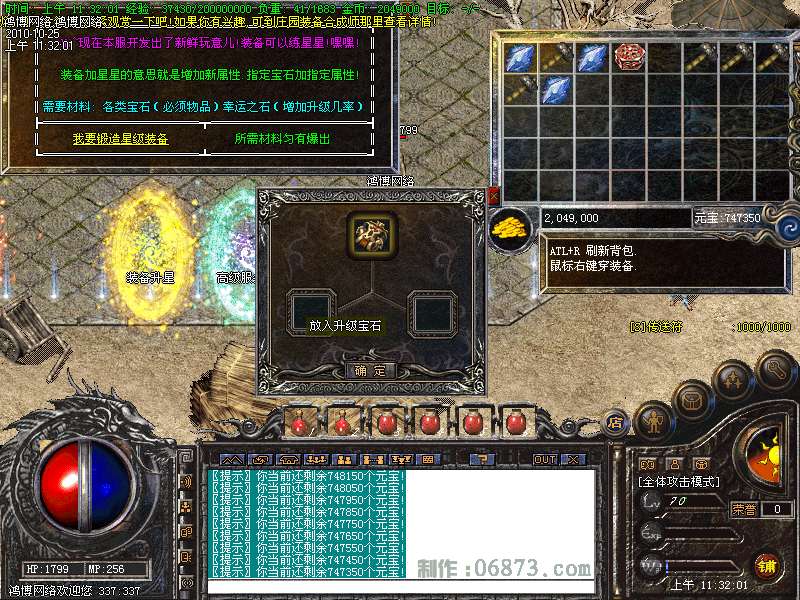This screenshot has width=800, height=600.
Task: Open the bag via the chest icon
Action: pyautogui.click(x=692, y=401)
